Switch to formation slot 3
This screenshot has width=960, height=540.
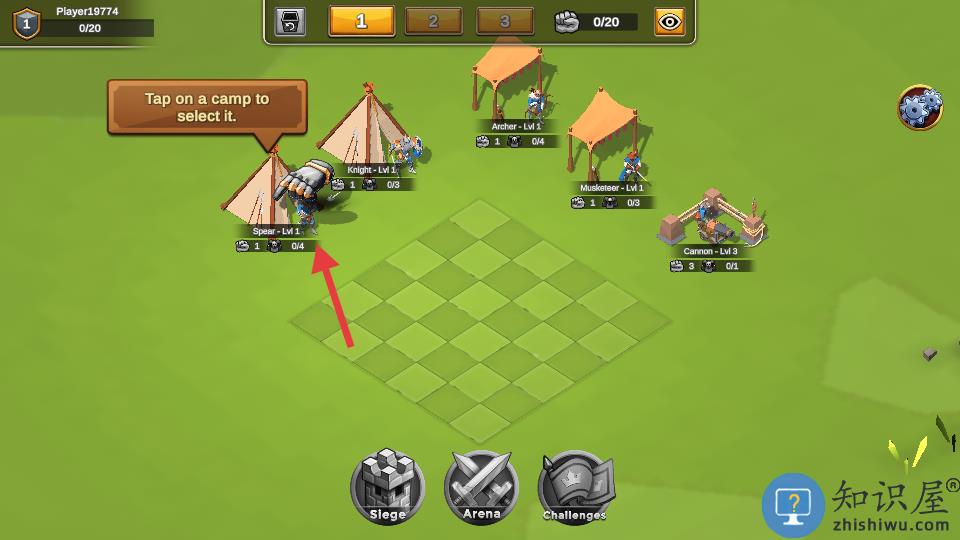(x=504, y=21)
